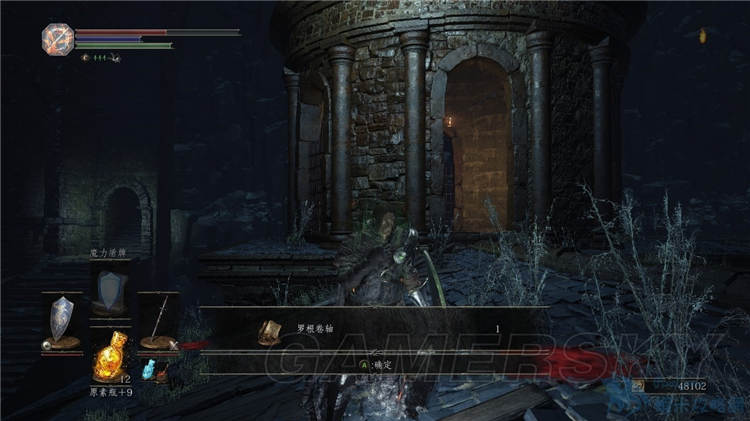The width and height of the screenshot is (750, 421).
Task: Select the blue ashen flask quick icon
Action: coord(150,369)
